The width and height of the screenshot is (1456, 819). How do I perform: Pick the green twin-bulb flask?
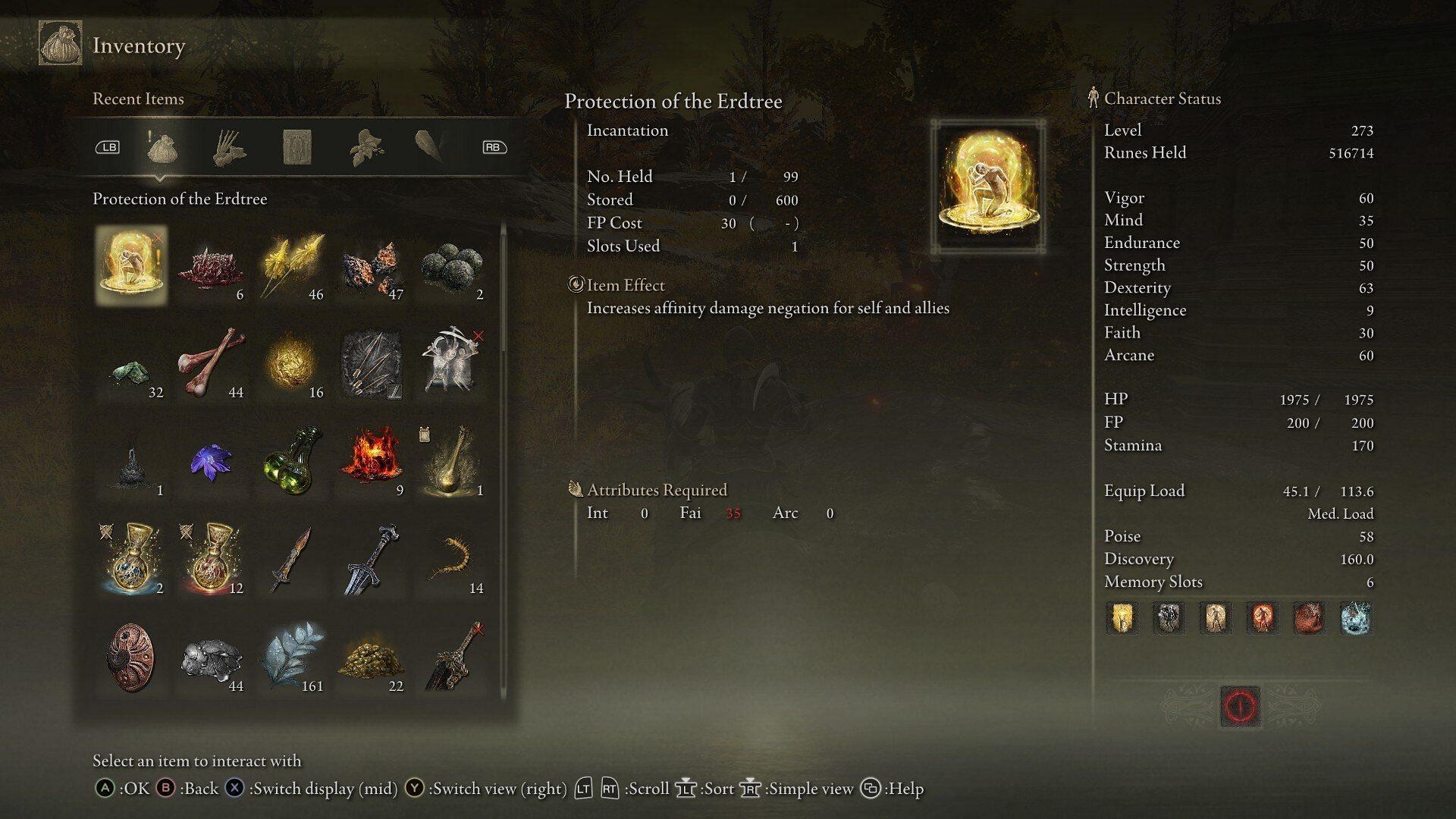[x=292, y=461]
